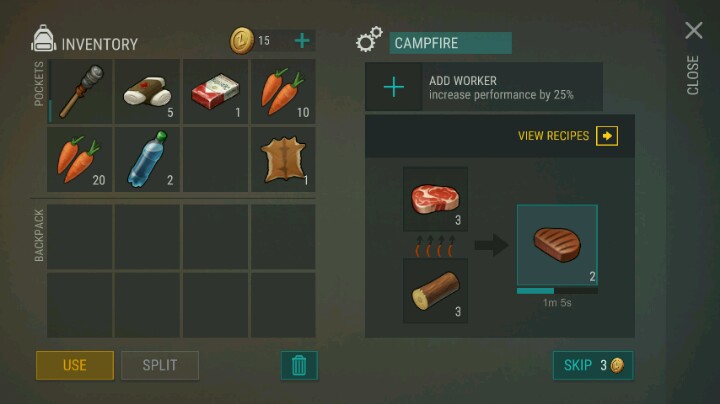Pick the water bottle slot
The width and height of the screenshot is (720, 404).
pos(147,159)
